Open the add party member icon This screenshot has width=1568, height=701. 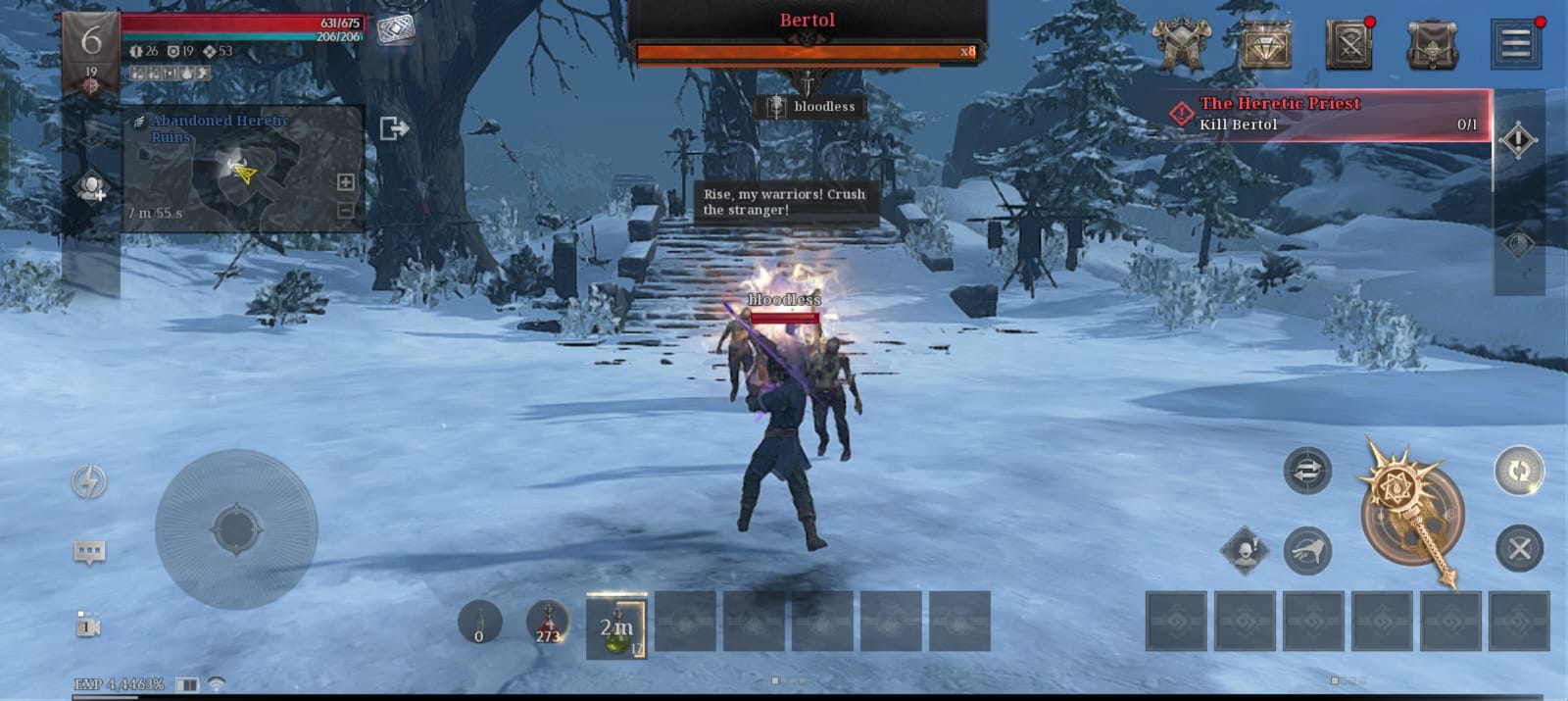(91, 186)
